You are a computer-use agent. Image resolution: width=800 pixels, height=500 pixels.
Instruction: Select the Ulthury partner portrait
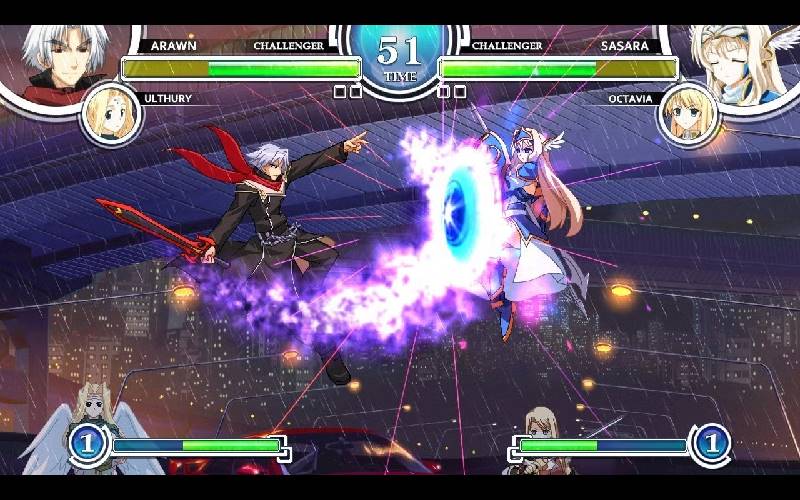(111, 113)
